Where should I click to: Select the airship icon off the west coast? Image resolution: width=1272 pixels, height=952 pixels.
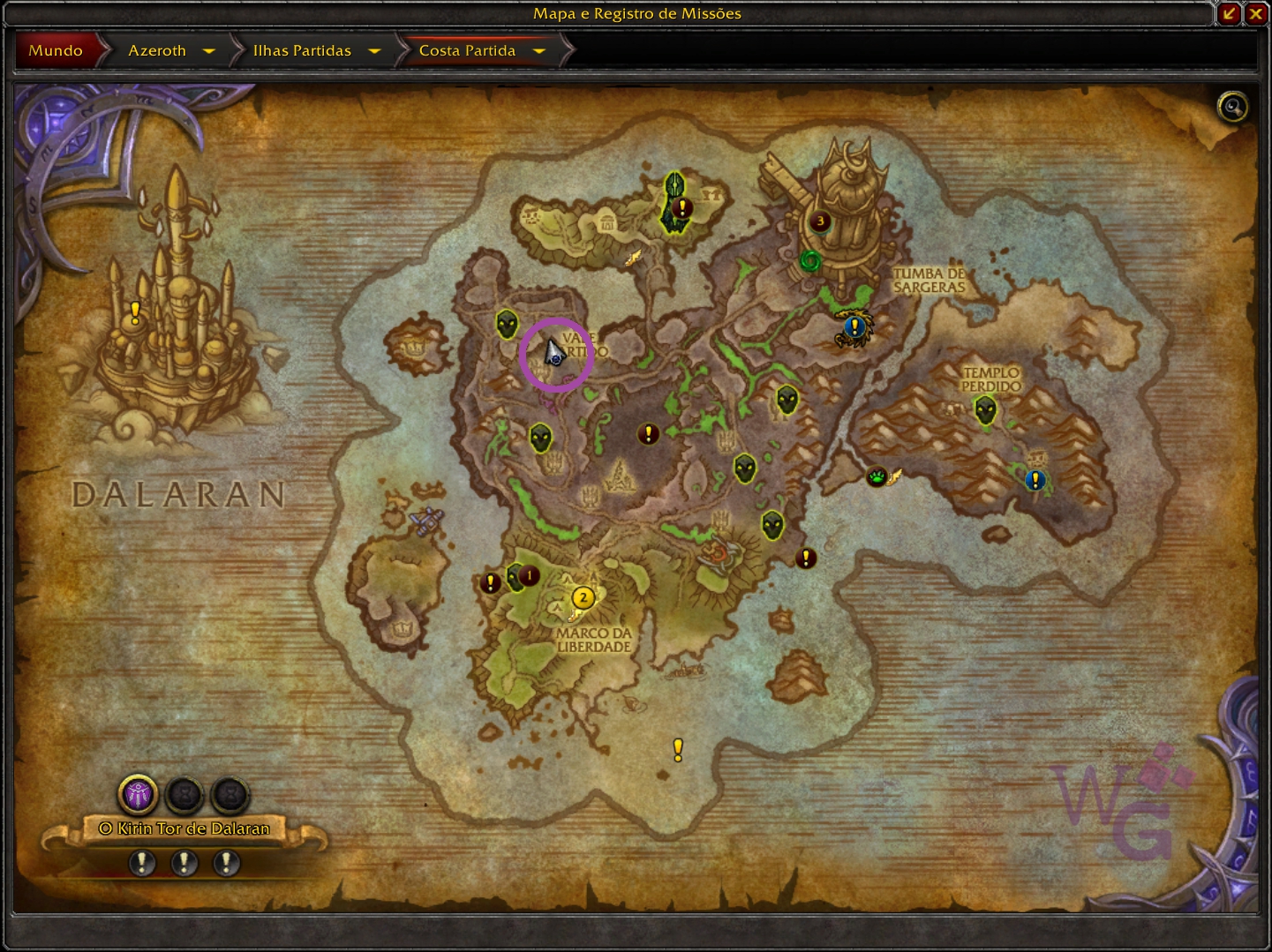click(427, 521)
